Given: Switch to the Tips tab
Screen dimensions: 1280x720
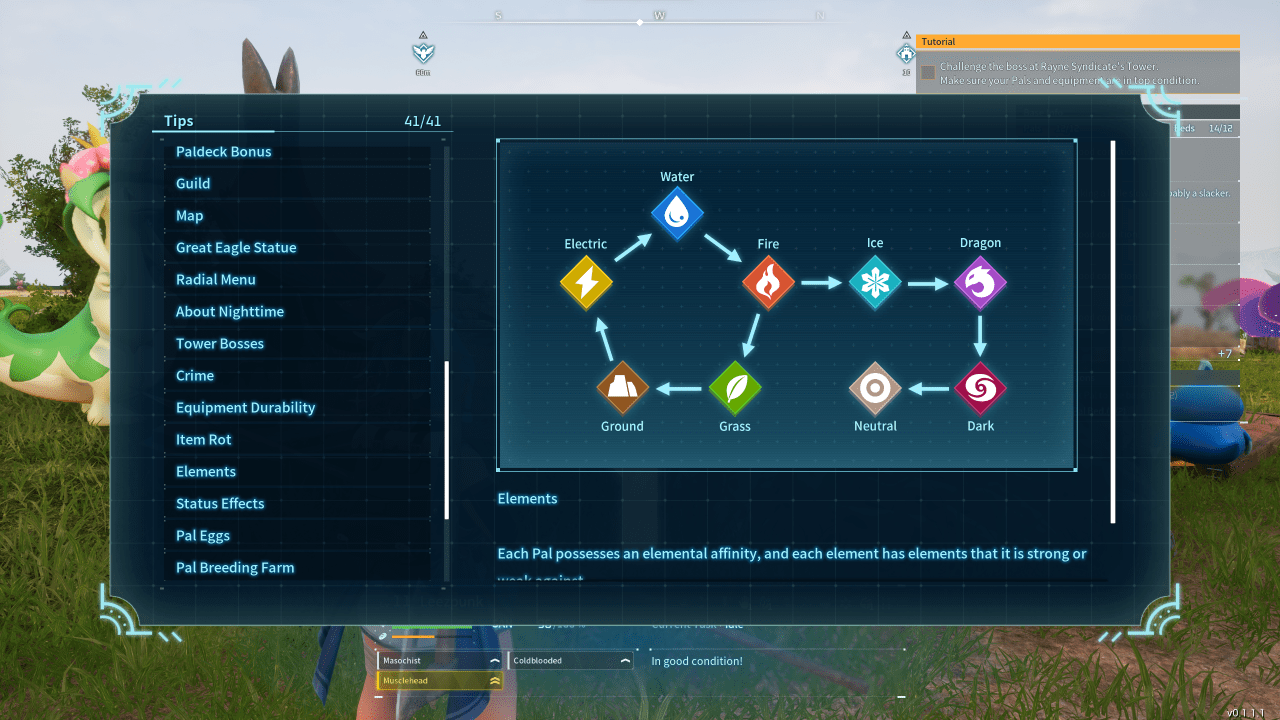Looking at the screenshot, I should click(177, 120).
